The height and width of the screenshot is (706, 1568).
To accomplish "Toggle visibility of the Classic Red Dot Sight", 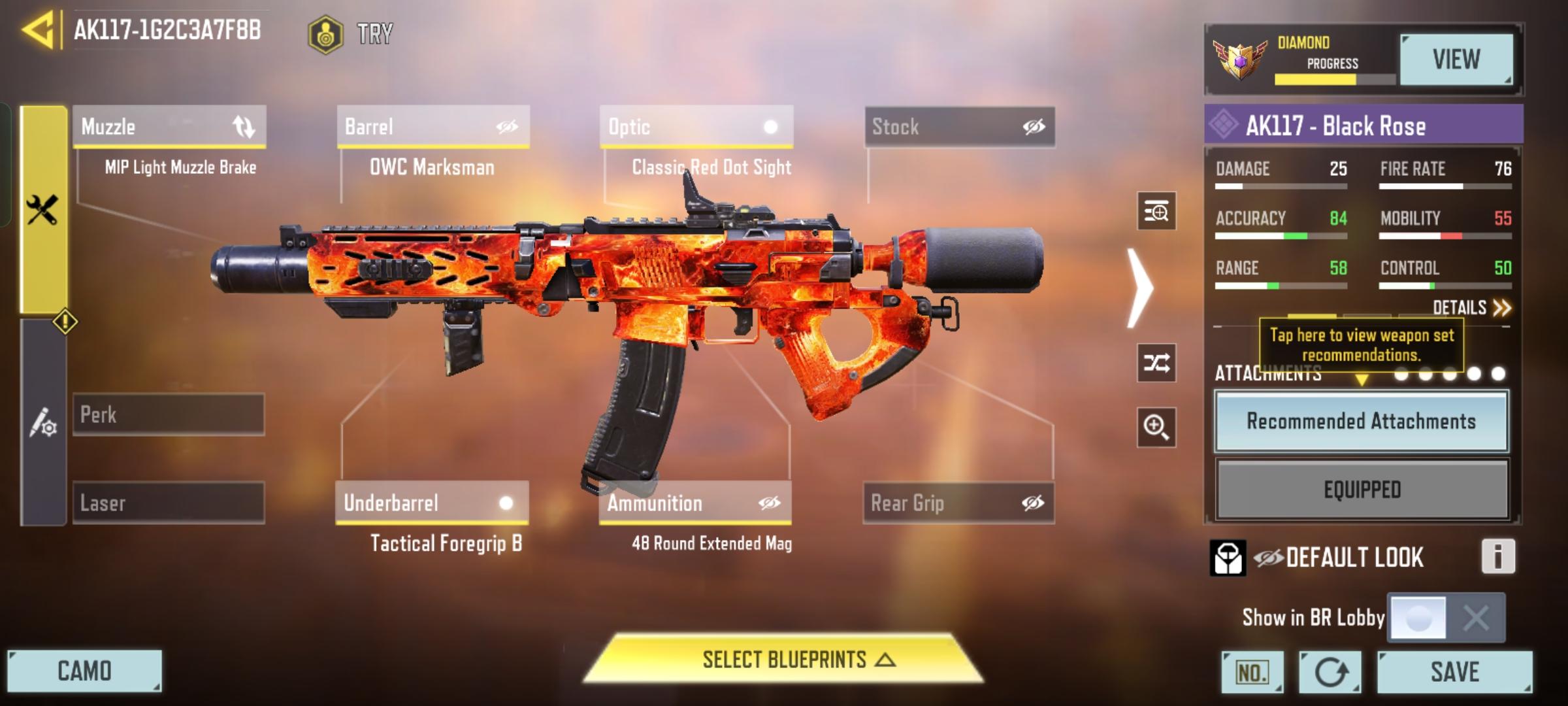I will coord(771,127).
